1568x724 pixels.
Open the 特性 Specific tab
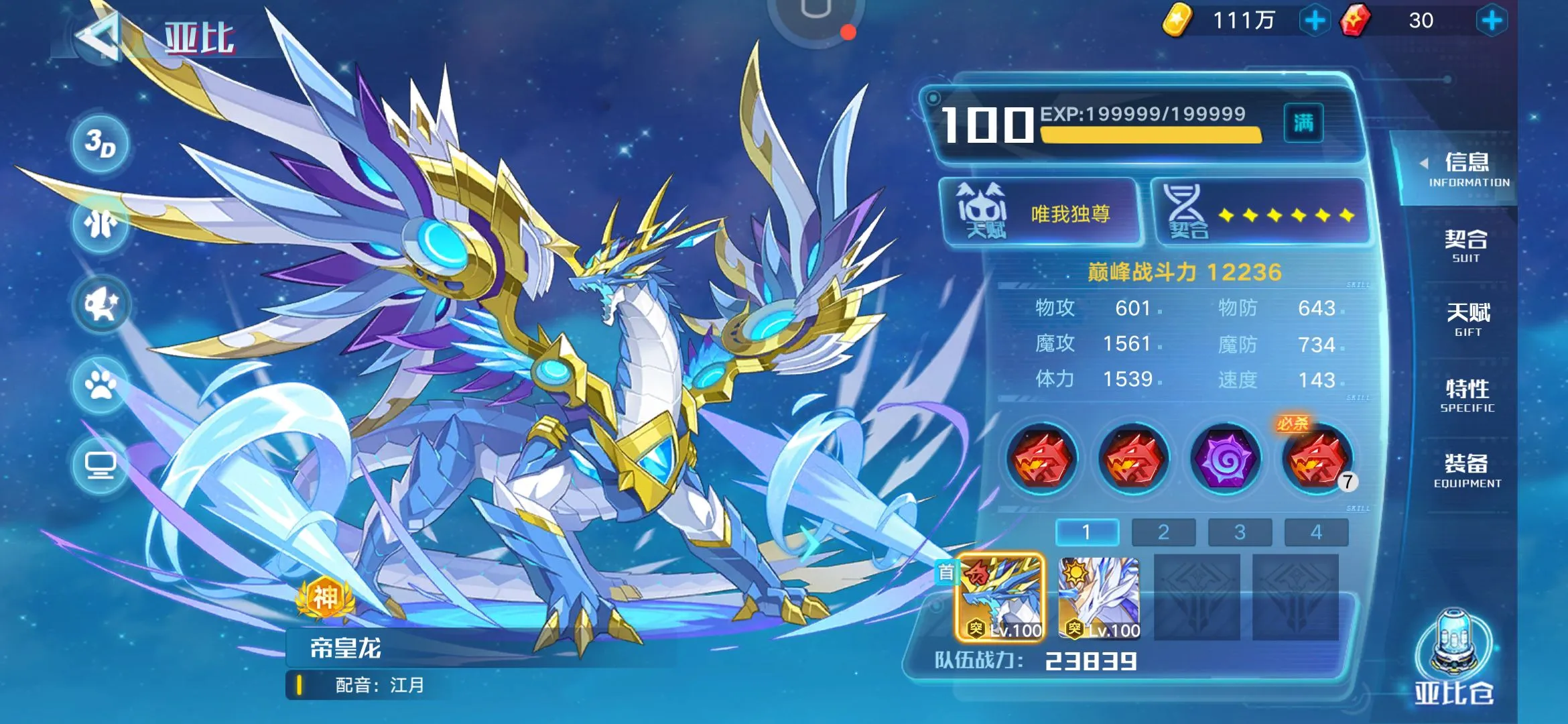click(x=1467, y=395)
